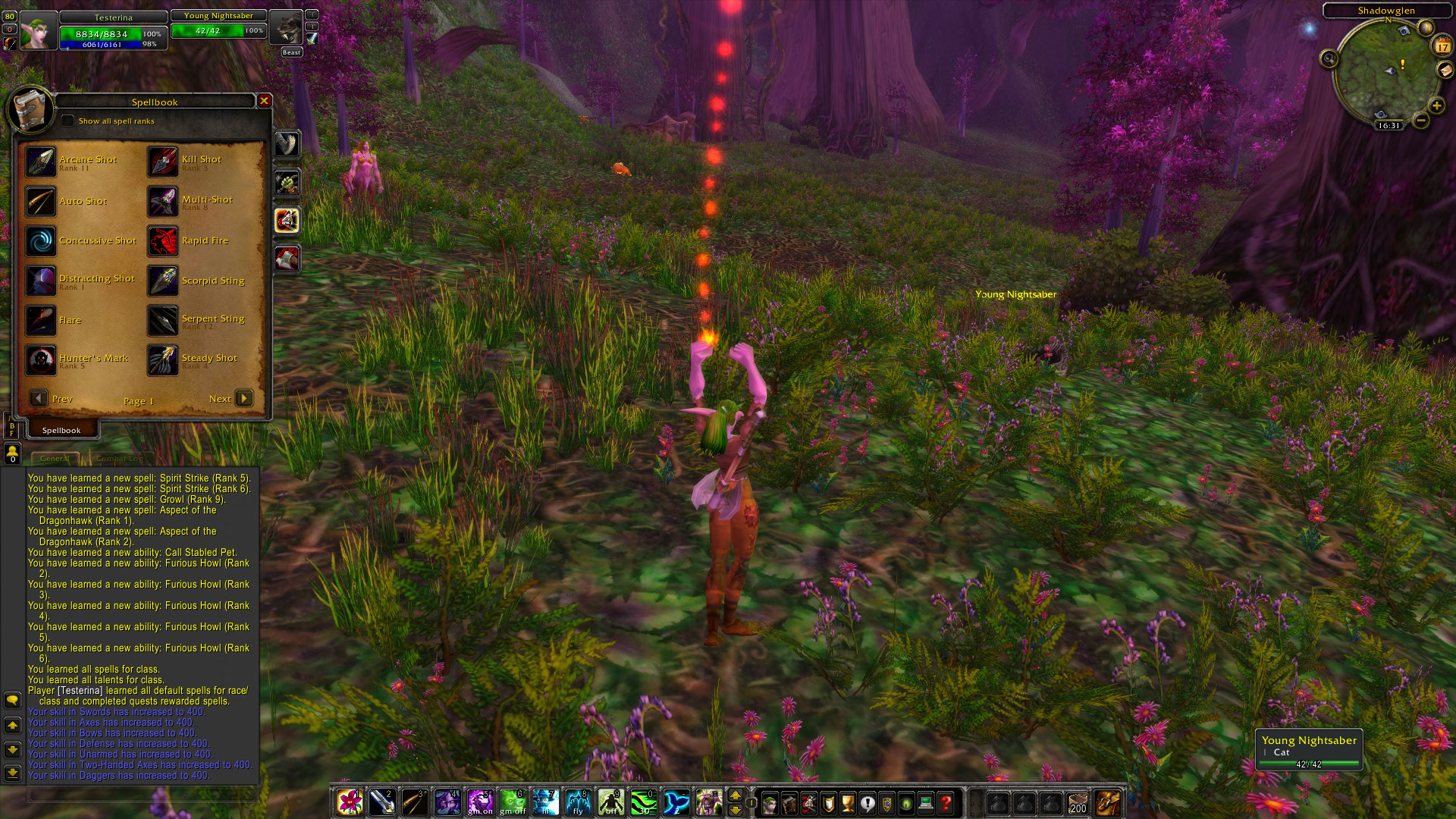Click the Rapid Fire spell icon
This screenshot has width=1456, height=819.
(x=162, y=241)
